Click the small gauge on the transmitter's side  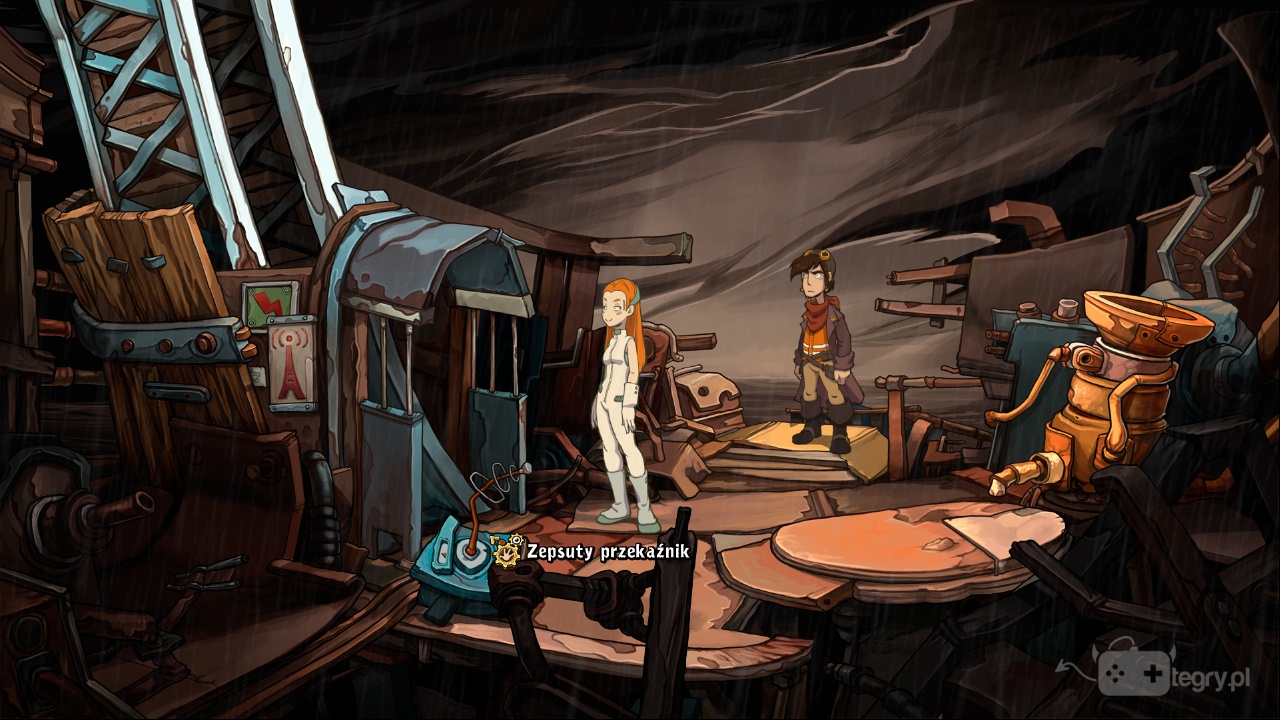click(x=444, y=553)
